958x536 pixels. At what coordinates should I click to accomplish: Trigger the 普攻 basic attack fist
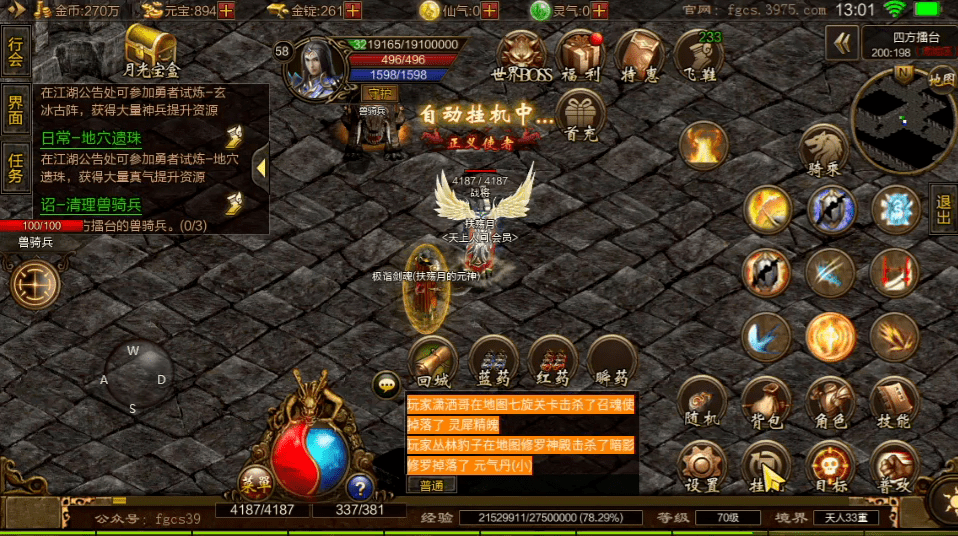894,466
